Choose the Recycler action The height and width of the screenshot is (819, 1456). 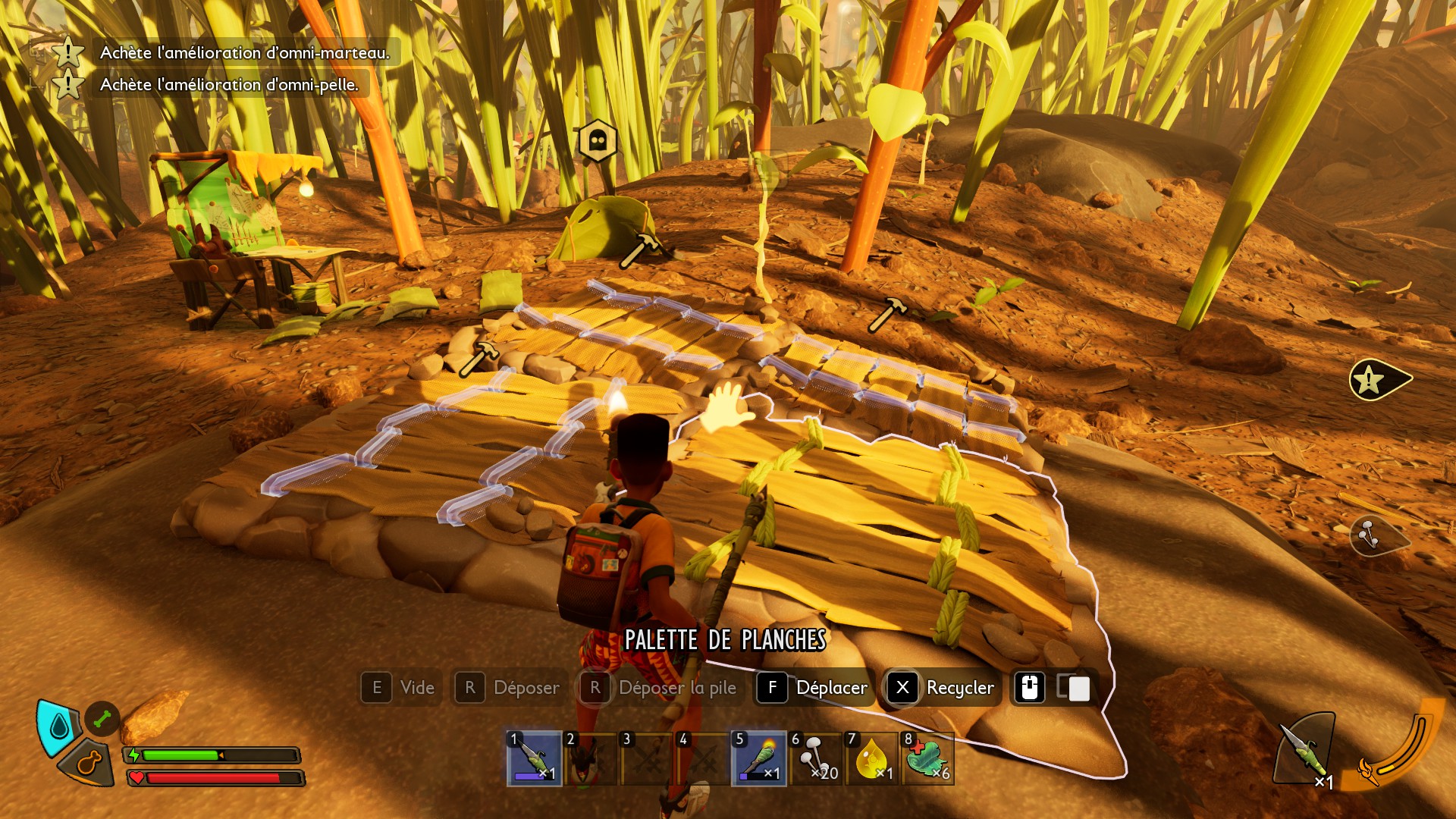click(943, 688)
